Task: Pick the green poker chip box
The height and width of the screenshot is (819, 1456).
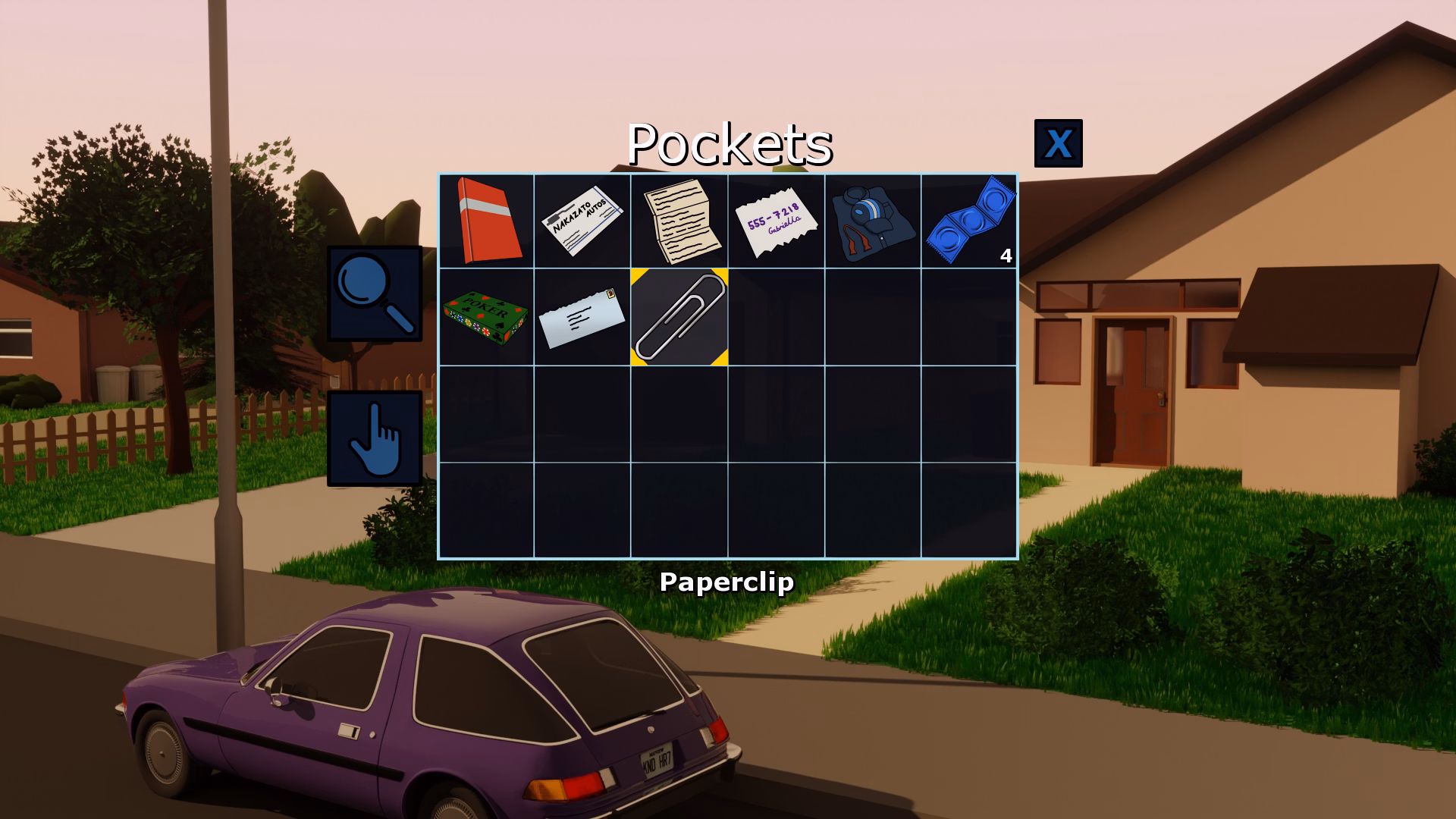Action: pyautogui.click(x=486, y=317)
